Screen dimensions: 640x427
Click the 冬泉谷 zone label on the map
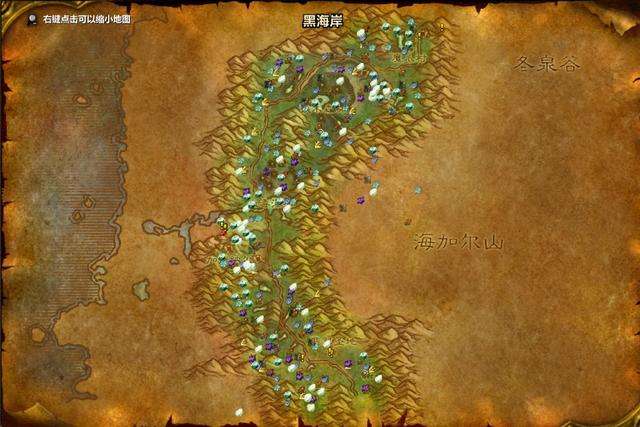[x=546, y=63]
